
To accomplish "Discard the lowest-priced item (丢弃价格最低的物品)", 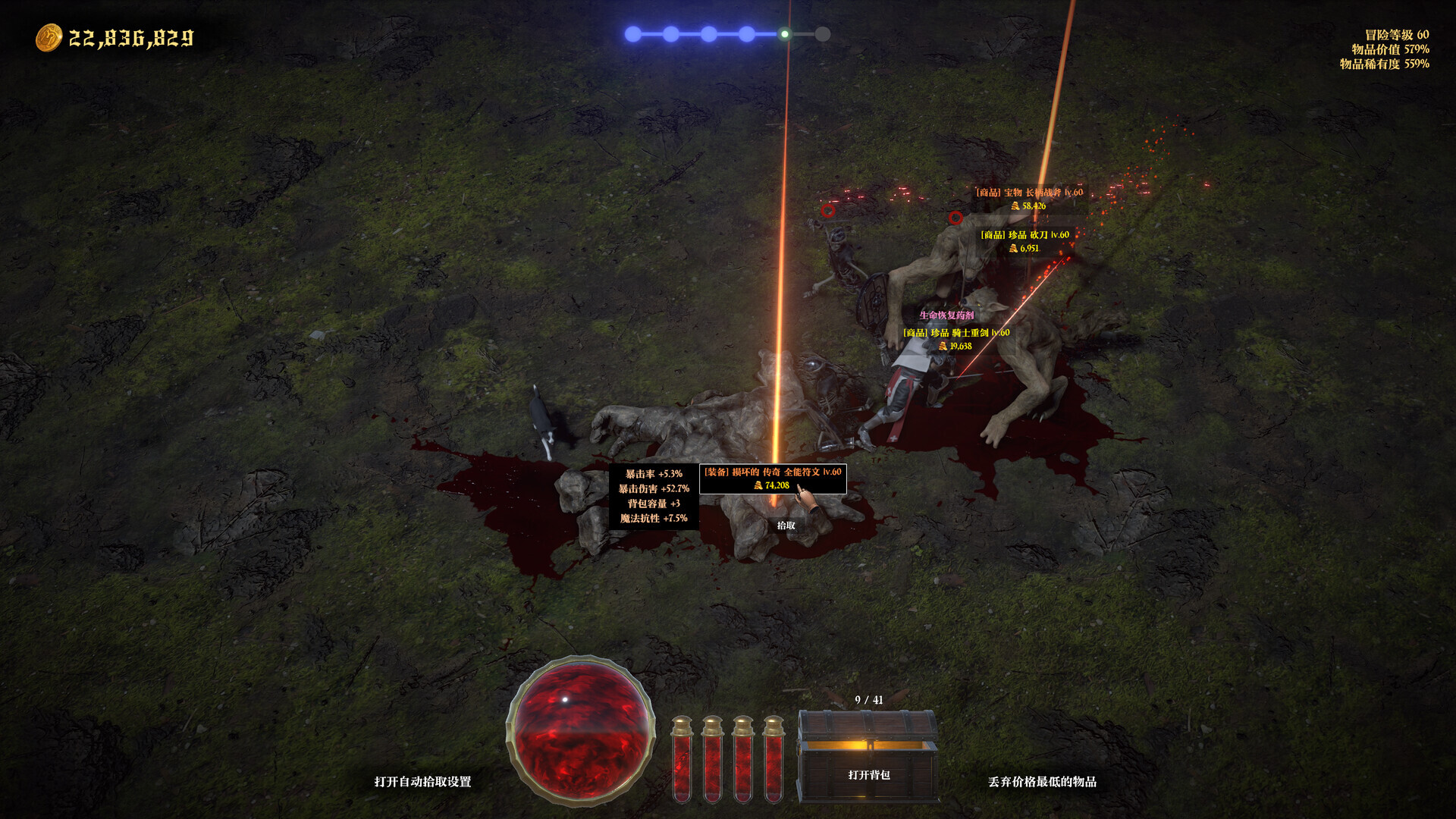I will [x=1042, y=782].
